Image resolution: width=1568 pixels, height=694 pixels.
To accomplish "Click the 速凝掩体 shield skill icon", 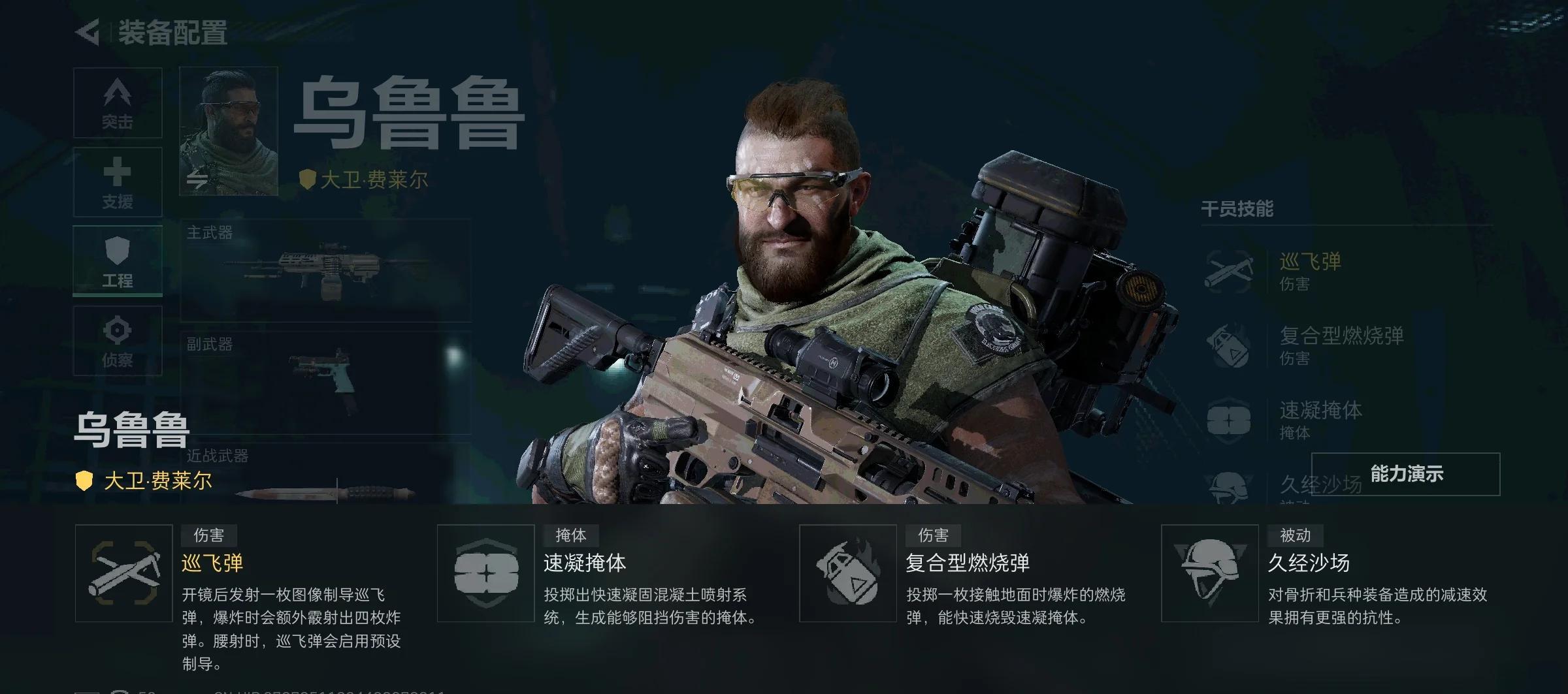I will point(485,575).
